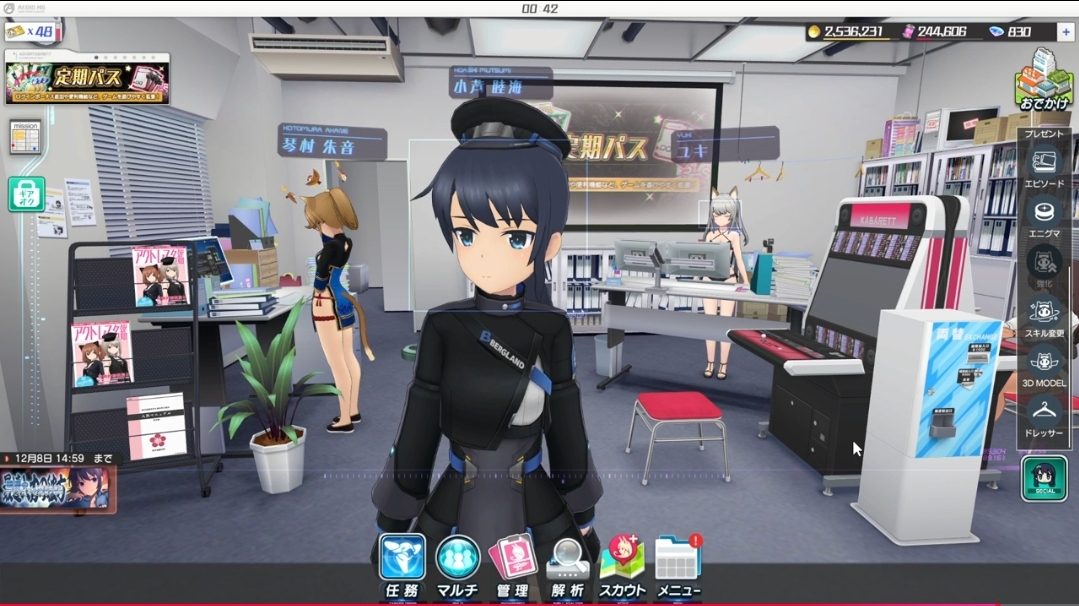Open the メニュー folder menu
The image size is (1079, 606).
[x=678, y=564]
